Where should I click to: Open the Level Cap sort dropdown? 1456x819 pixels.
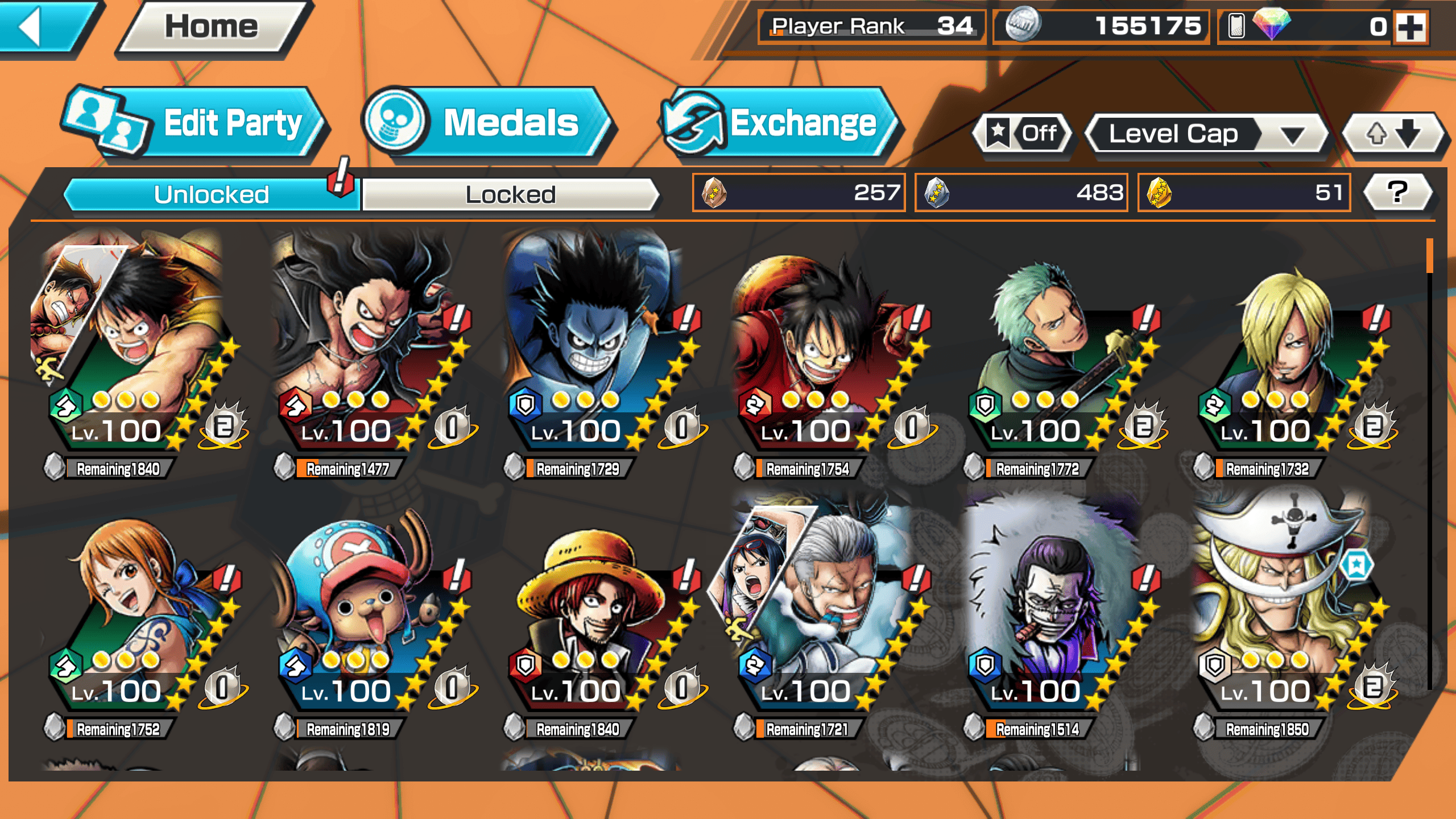click(x=1206, y=134)
